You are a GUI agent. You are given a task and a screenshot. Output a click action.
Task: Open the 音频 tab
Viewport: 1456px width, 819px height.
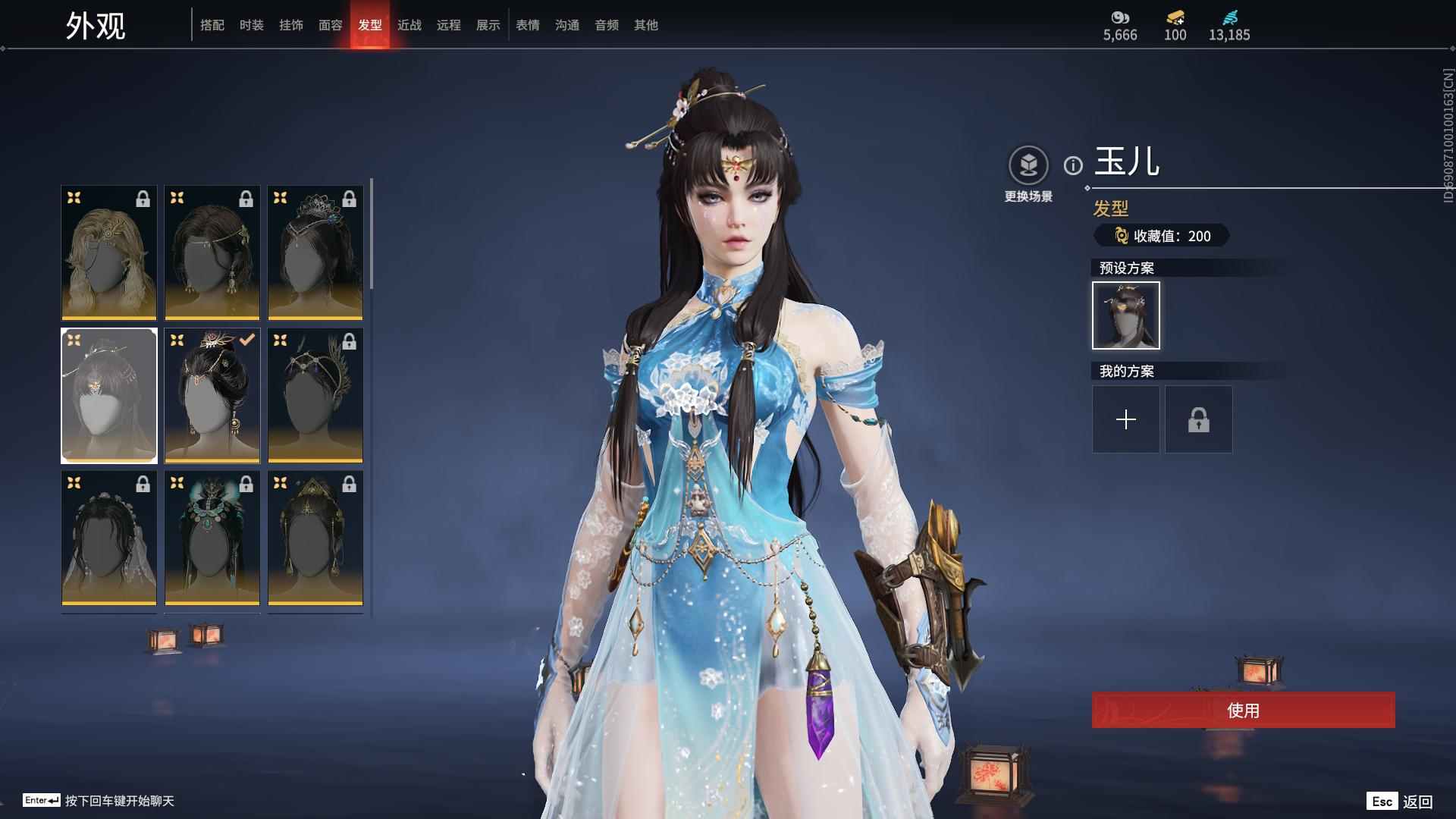tap(606, 25)
